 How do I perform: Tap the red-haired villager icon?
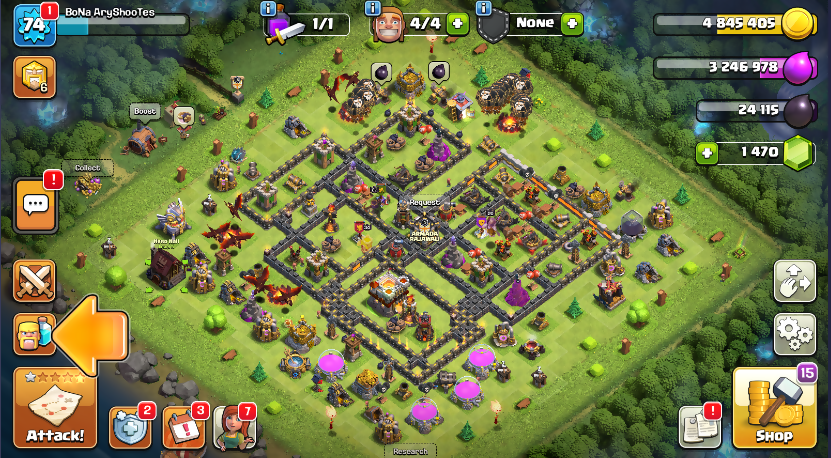click(x=234, y=429)
